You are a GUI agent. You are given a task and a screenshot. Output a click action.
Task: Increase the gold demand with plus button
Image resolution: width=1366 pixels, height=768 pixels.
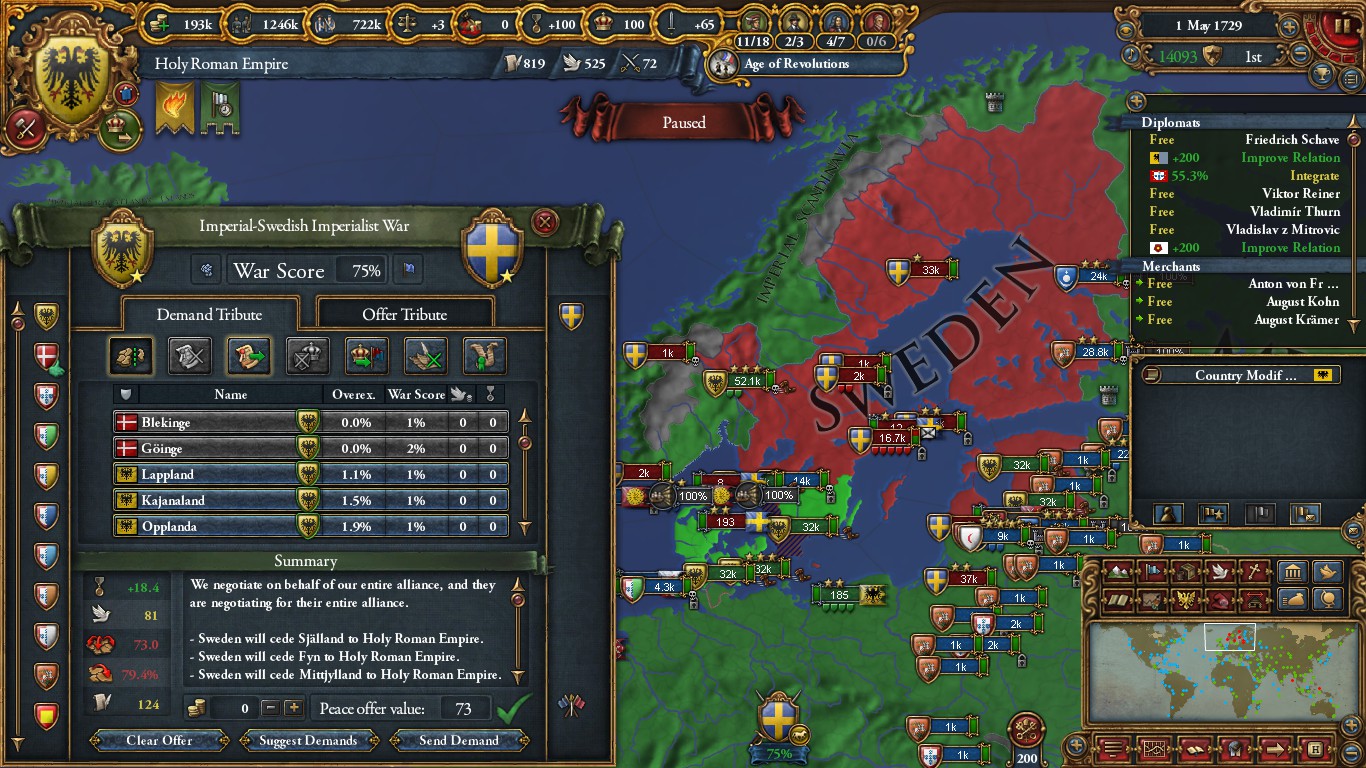293,708
